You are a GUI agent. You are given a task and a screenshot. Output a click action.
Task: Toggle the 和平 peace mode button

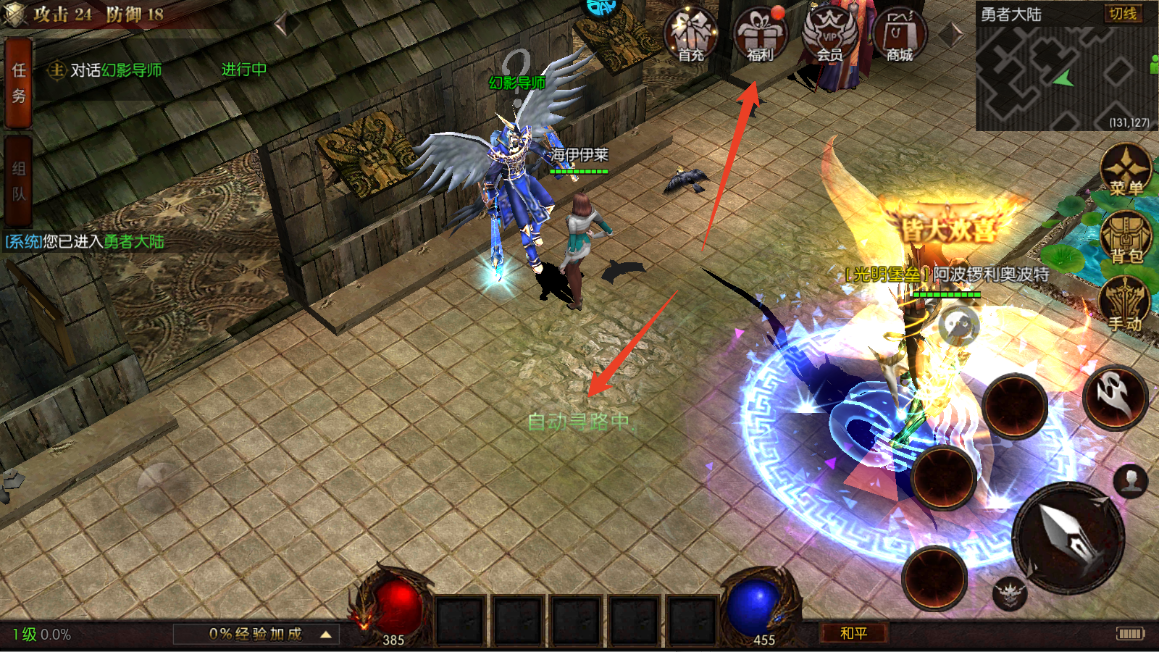tap(853, 633)
